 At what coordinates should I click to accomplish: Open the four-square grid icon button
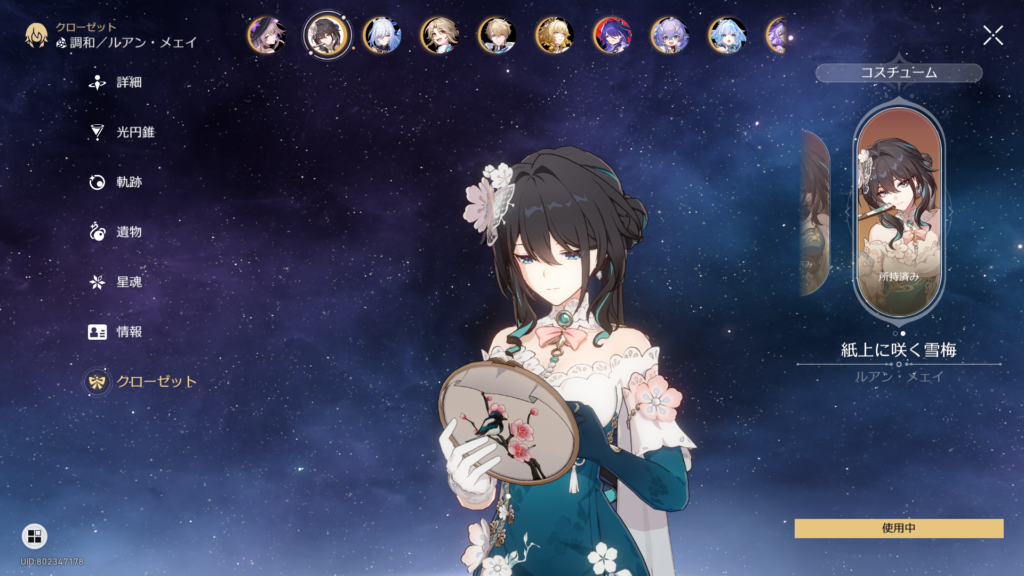[34, 537]
